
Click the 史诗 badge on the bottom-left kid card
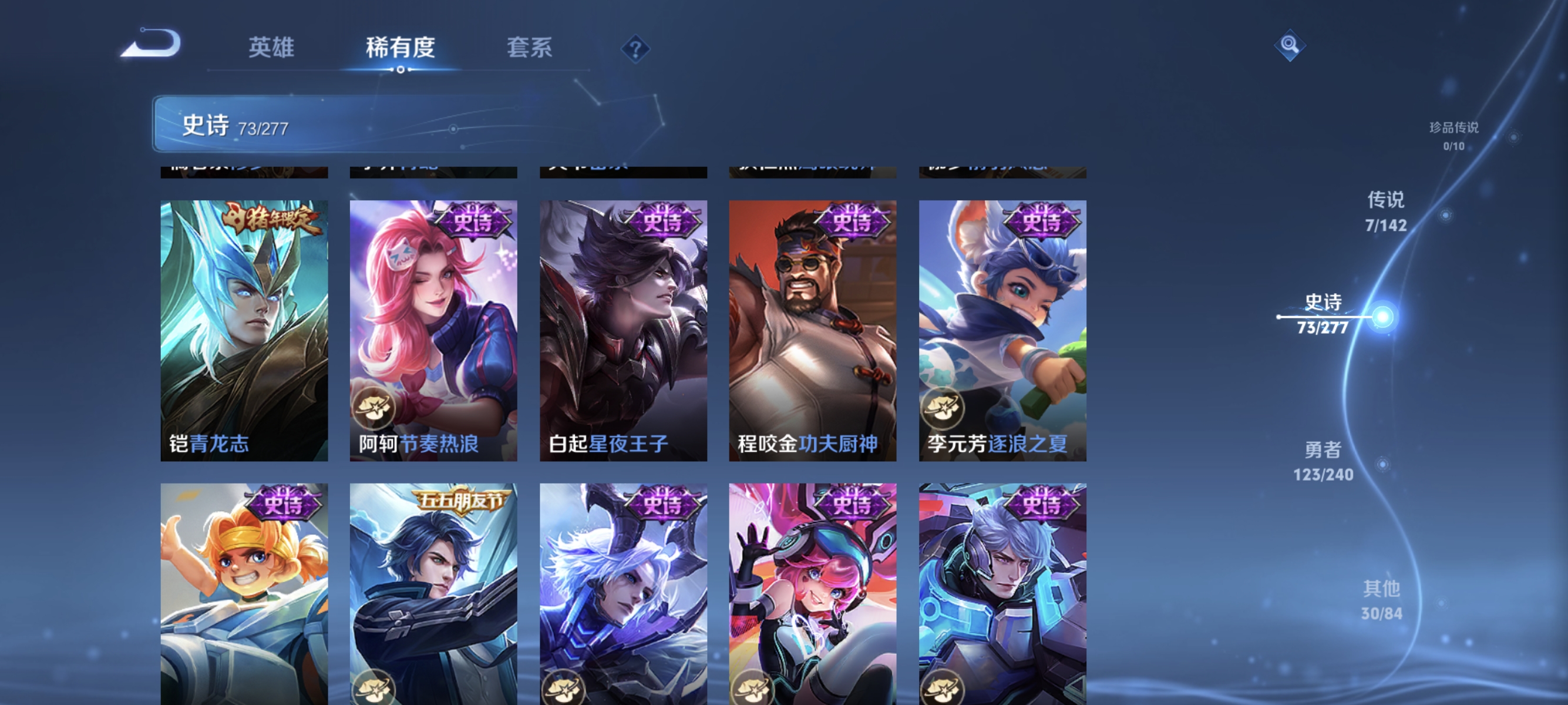(285, 504)
